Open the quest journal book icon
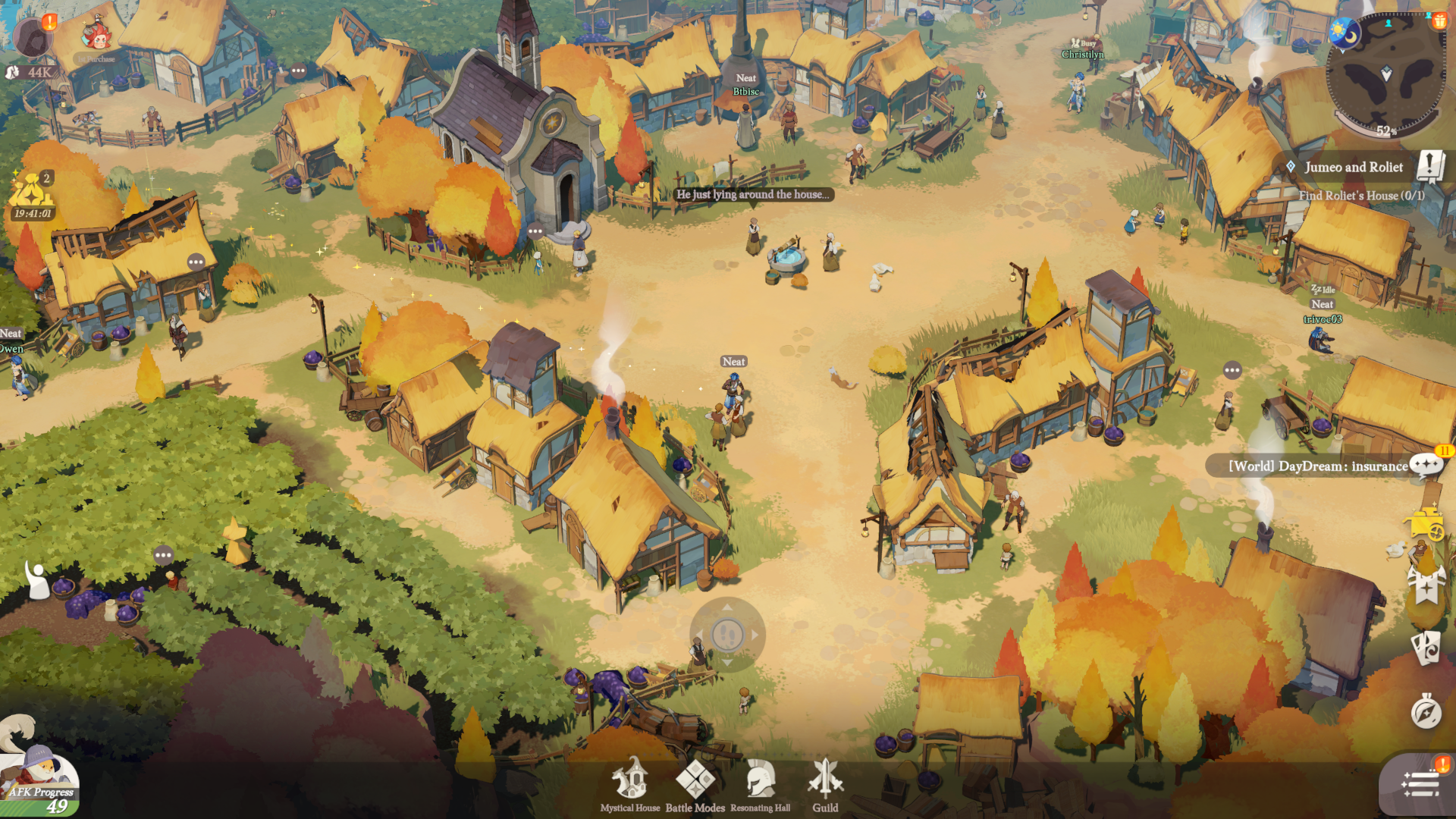The height and width of the screenshot is (819, 1456). tap(1430, 166)
